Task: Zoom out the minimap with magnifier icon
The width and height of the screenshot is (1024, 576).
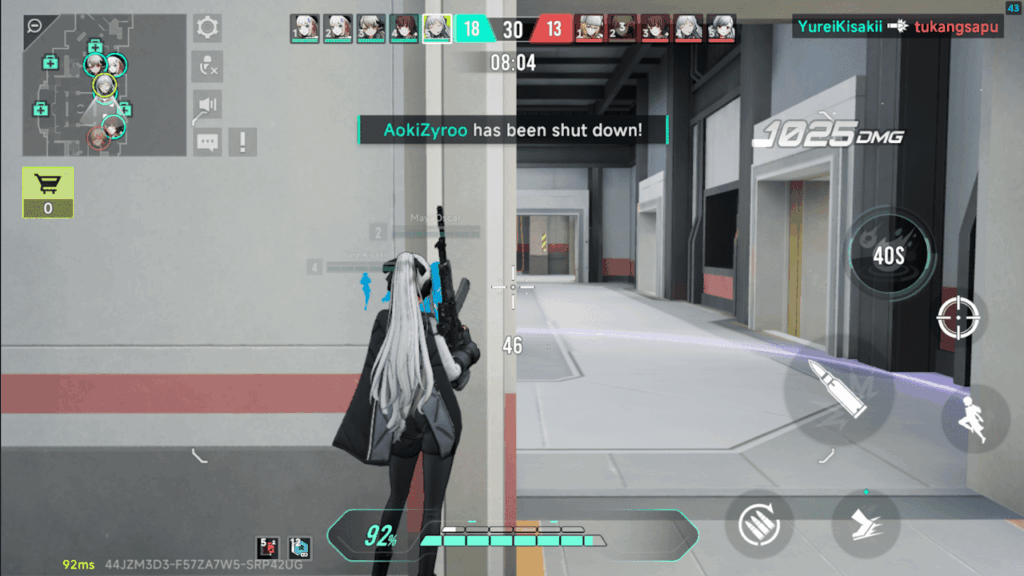Action: click(35, 26)
